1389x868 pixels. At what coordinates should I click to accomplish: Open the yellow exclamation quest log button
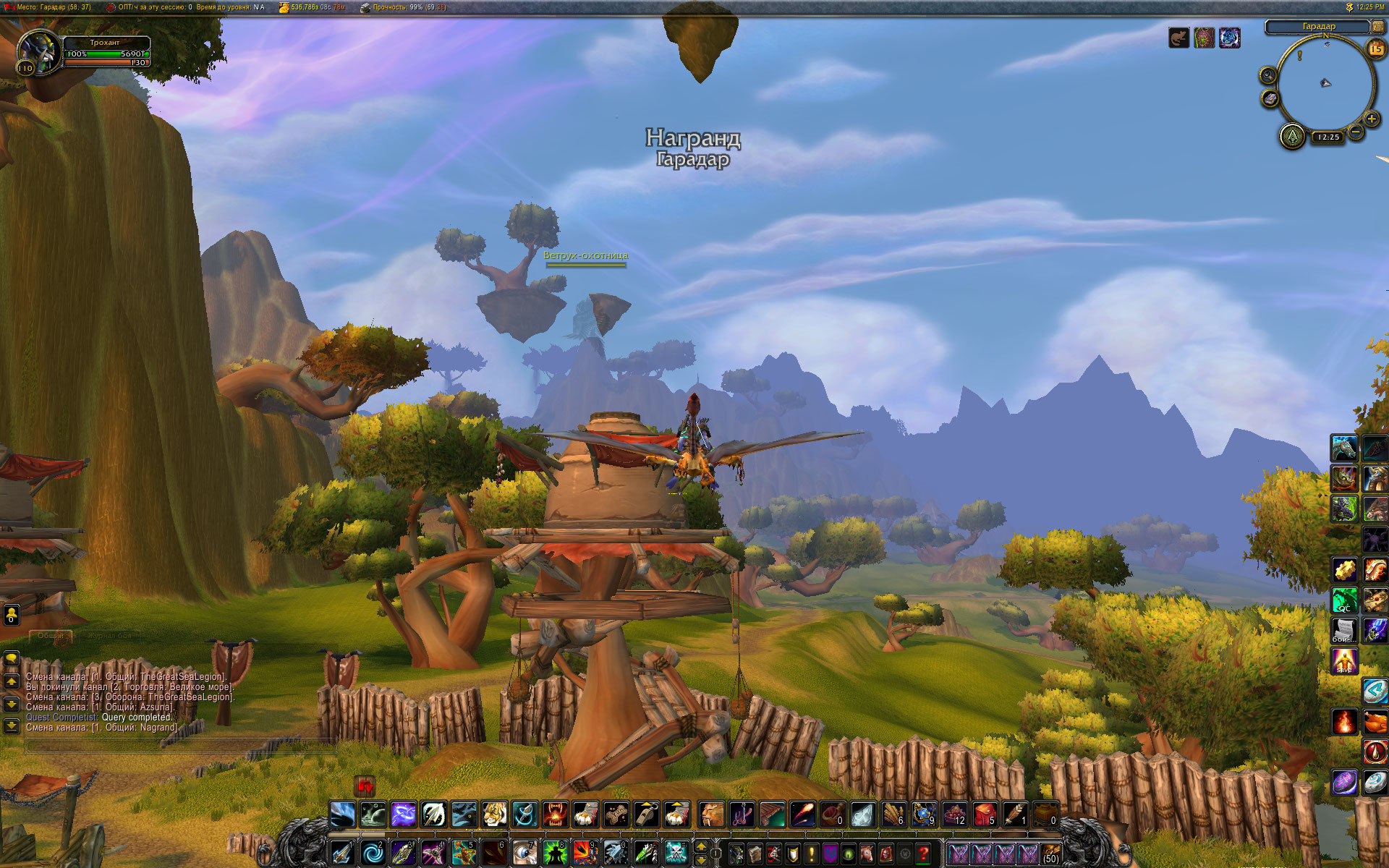pos(811,854)
